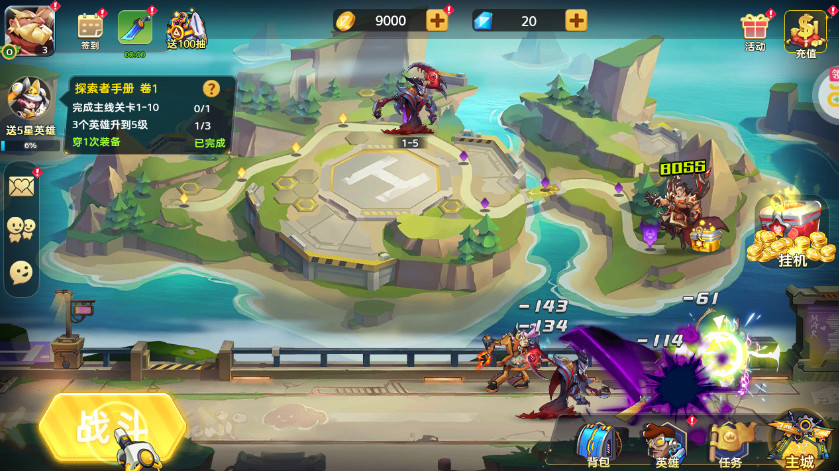Open the mail envelope icon
The width and height of the screenshot is (839, 471).
point(22,186)
